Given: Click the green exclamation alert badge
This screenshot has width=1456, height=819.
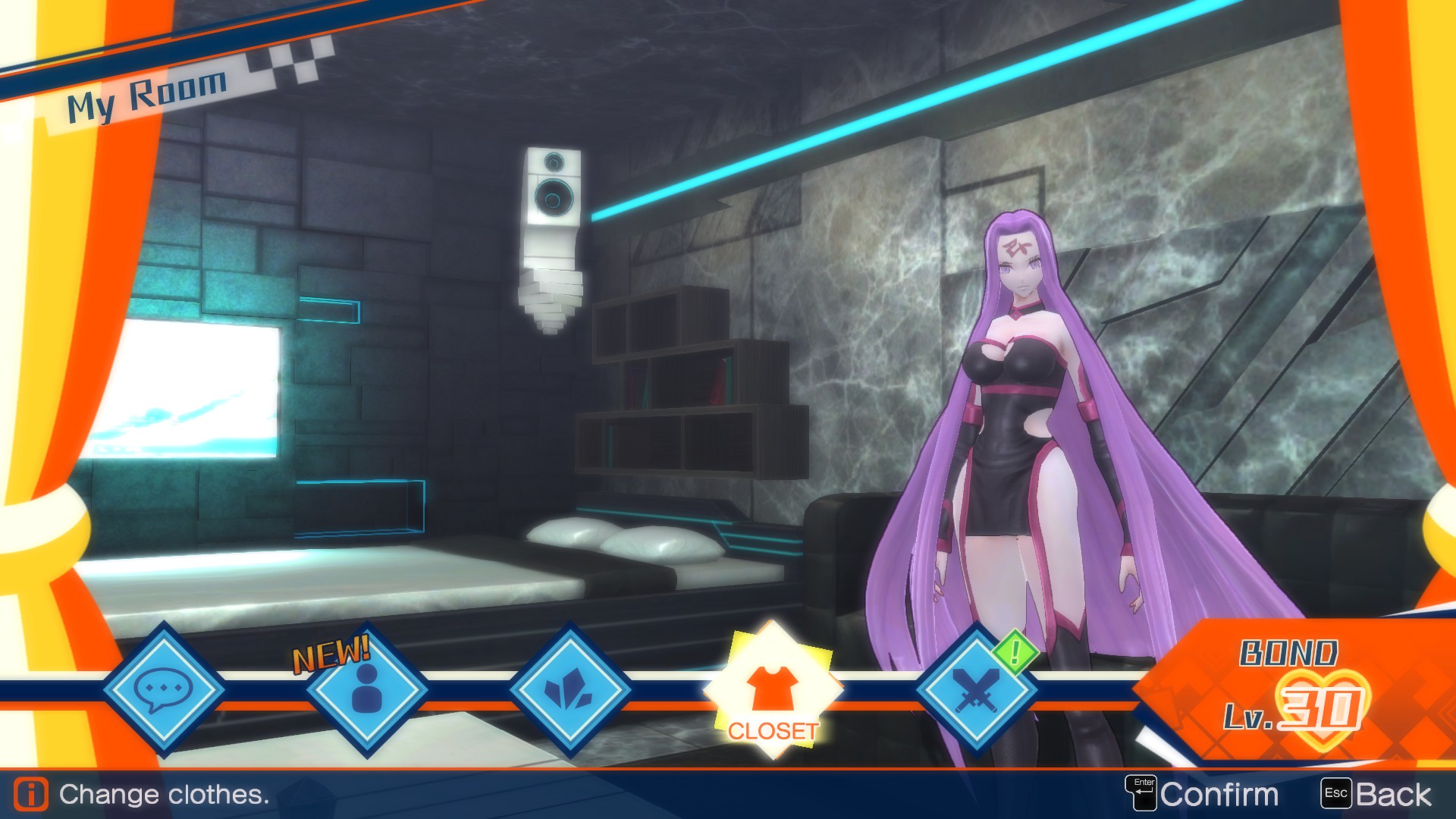Looking at the screenshot, I should click(x=1015, y=650).
